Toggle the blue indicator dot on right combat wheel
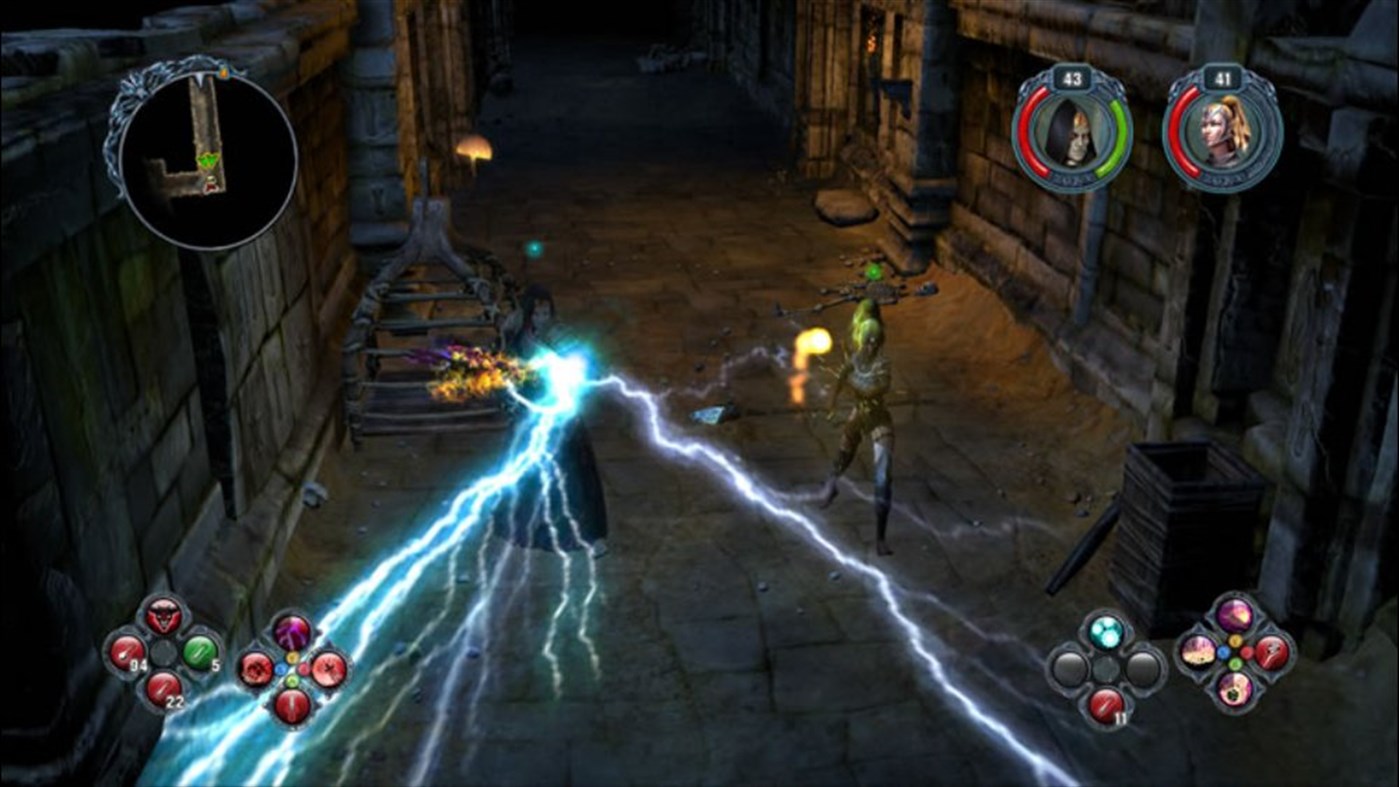The width and height of the screenshot is (1399, 787). [1223, 652]
